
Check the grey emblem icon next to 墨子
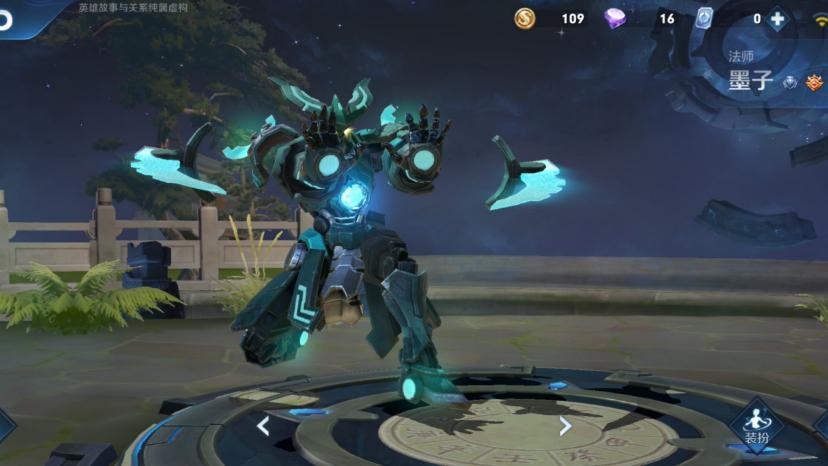click(790, 83)
